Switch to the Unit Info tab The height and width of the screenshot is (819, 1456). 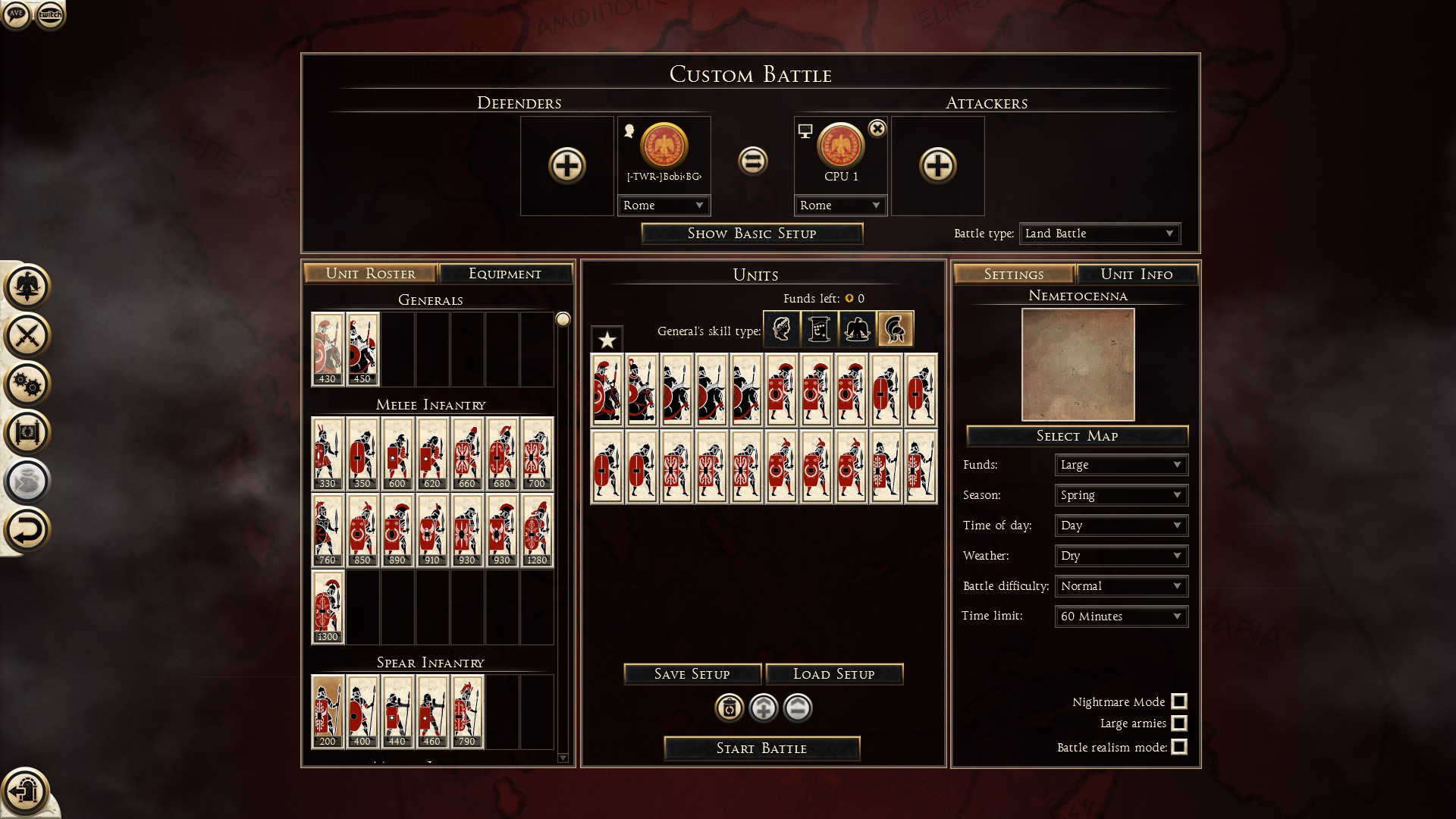tap(1136, 275)
